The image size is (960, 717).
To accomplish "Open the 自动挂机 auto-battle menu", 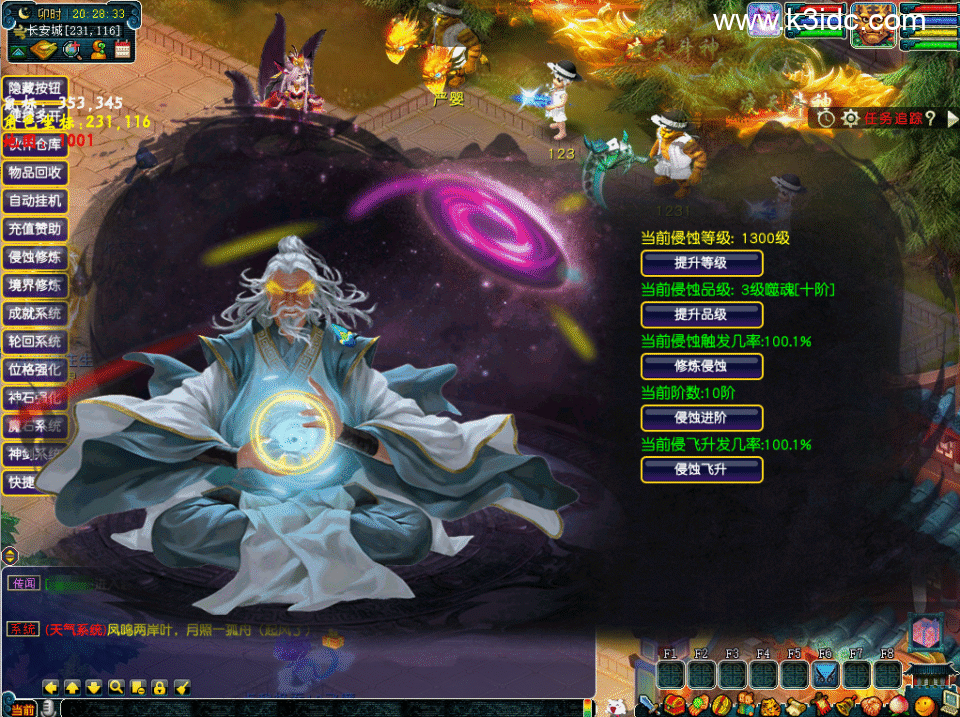I will point(35,201).
